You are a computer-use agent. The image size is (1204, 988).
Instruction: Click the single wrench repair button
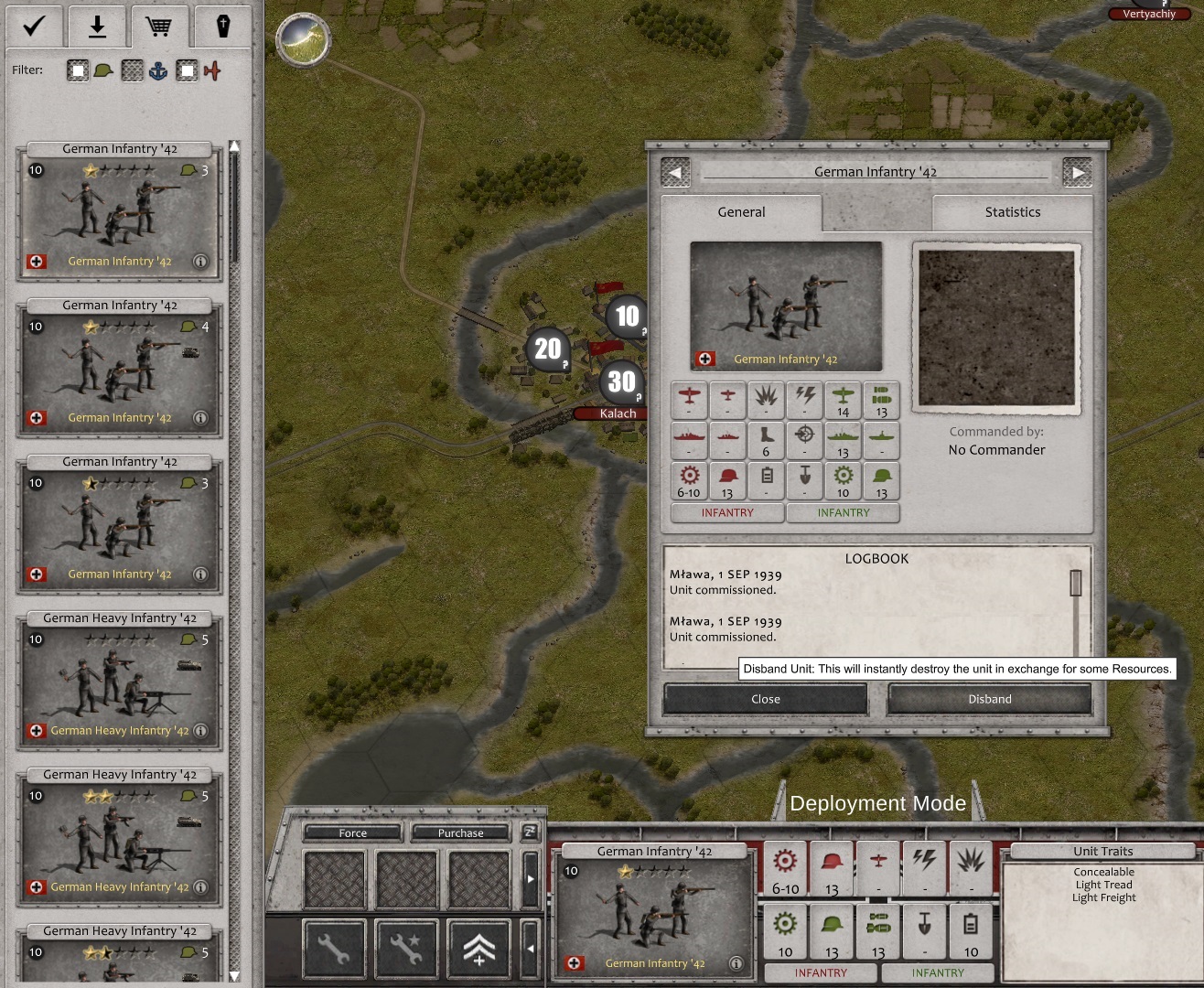(334, 950)
